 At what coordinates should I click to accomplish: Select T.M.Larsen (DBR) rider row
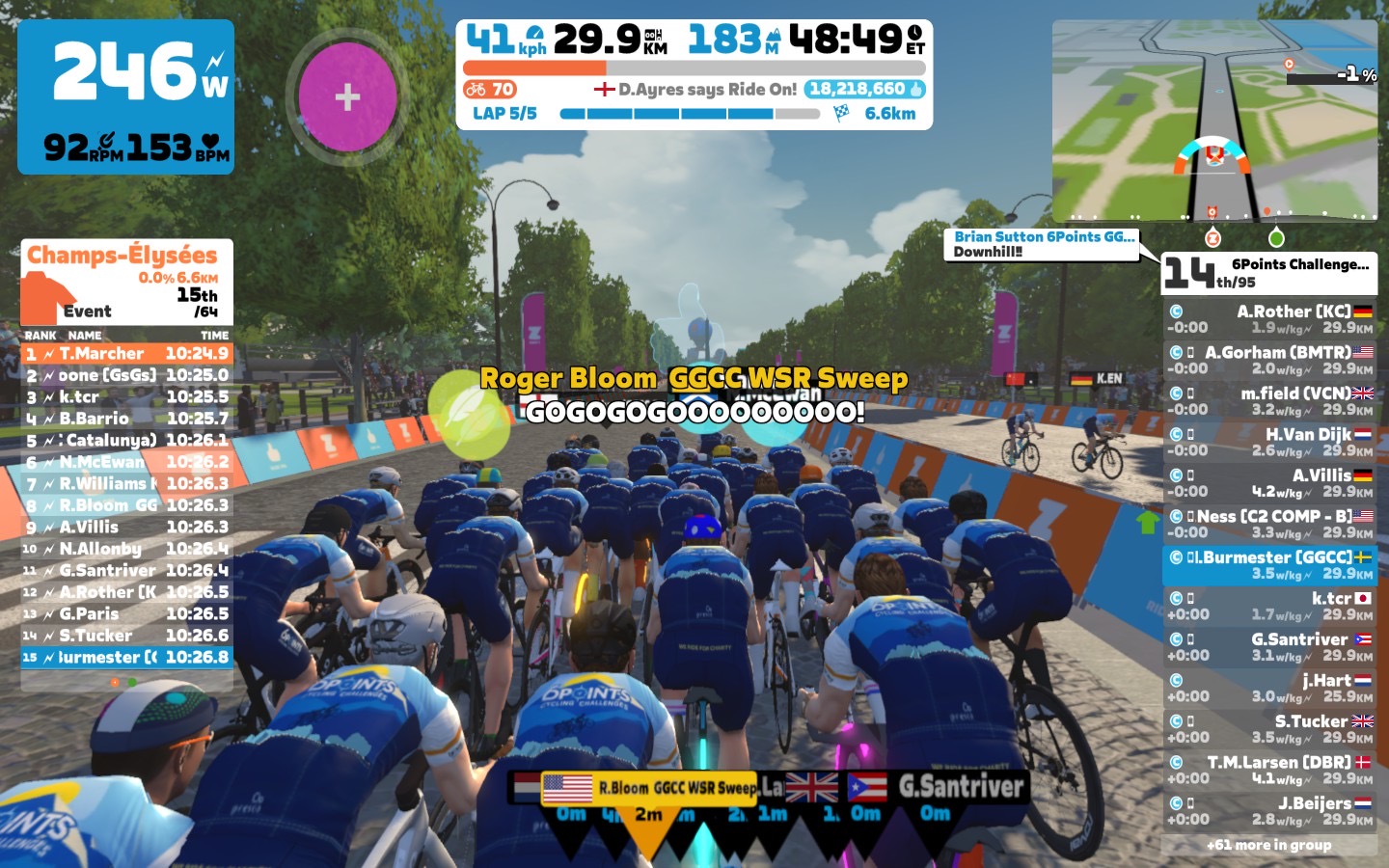1269,770
